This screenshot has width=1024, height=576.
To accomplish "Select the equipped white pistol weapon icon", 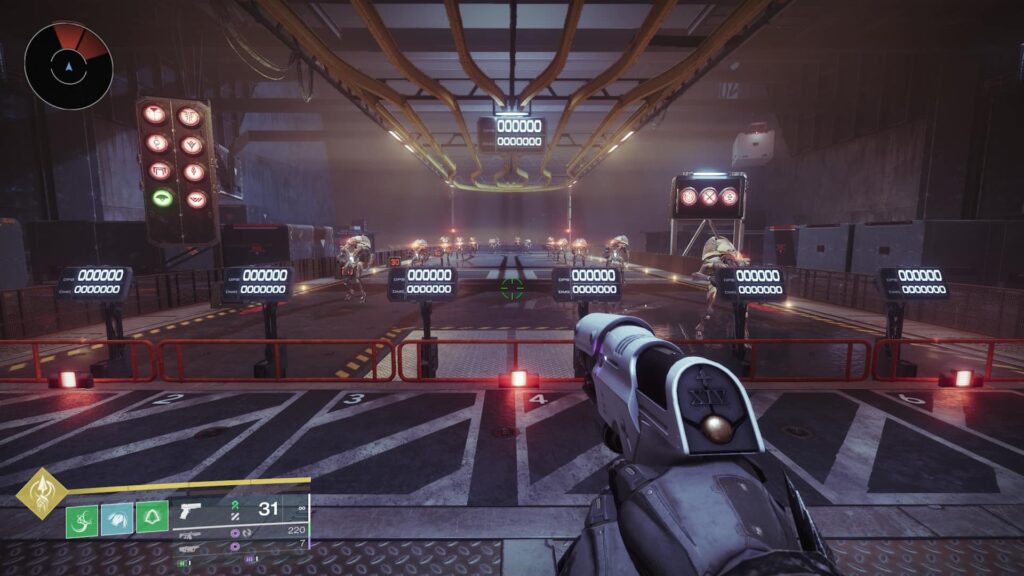I will [190, 512].
